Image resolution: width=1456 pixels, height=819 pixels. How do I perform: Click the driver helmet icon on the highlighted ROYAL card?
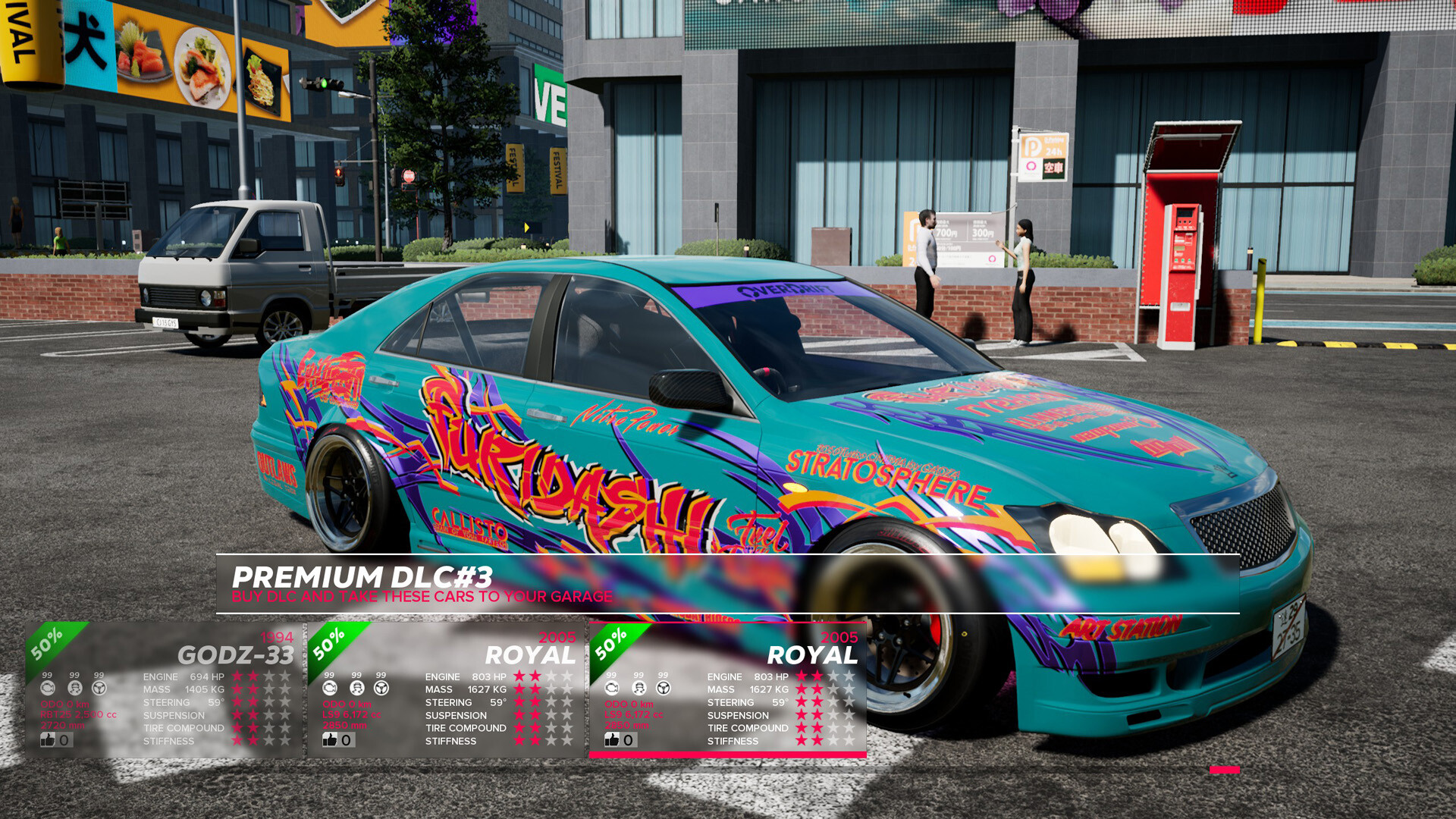tap(638, 688)
